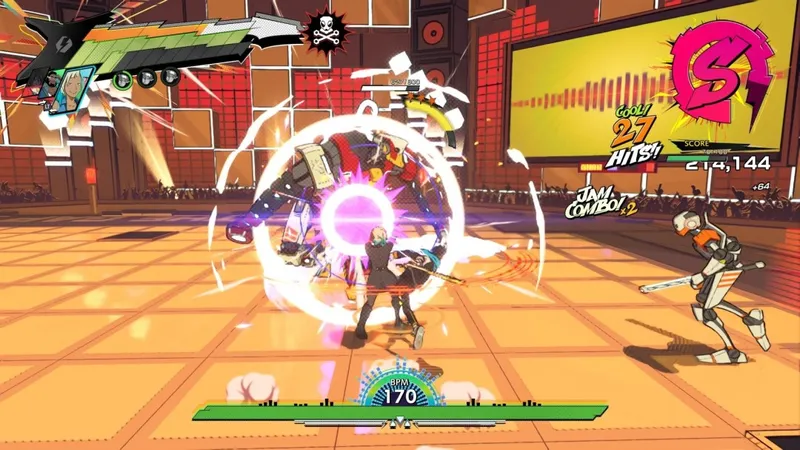Click the bearded partner portrait behind
The image size is (800, 450).
coord(52,85)
